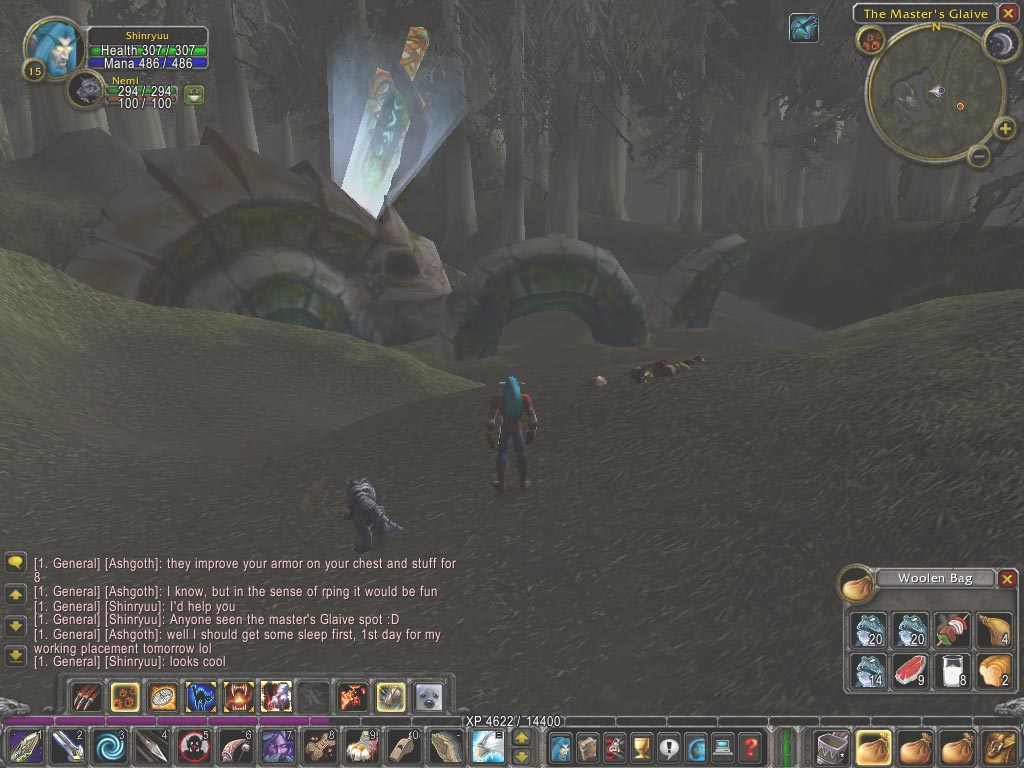Image resolution: width=1024 pixels, height=768 pixels.
Task: Select Shinryuu's player portrait
Action: coord(52,46)
